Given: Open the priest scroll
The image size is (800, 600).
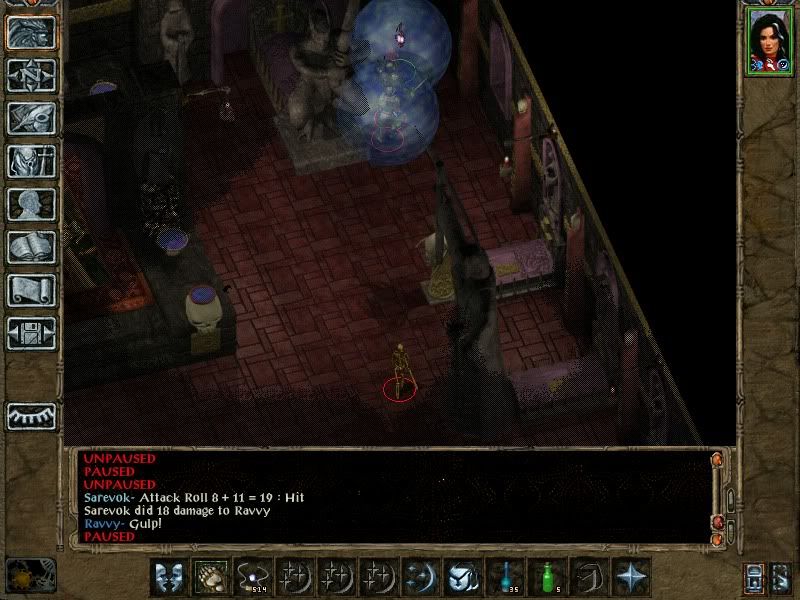Looking at the screenshot, I should coord(31,290).
